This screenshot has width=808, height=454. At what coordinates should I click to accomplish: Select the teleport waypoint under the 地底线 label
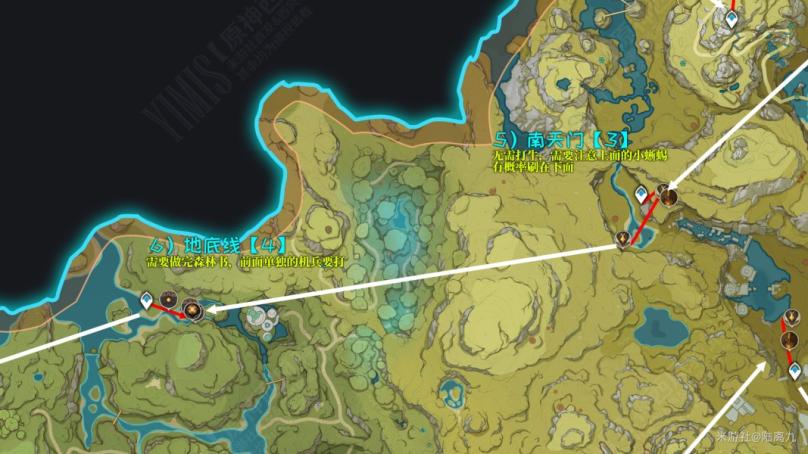tap(147, 298)
